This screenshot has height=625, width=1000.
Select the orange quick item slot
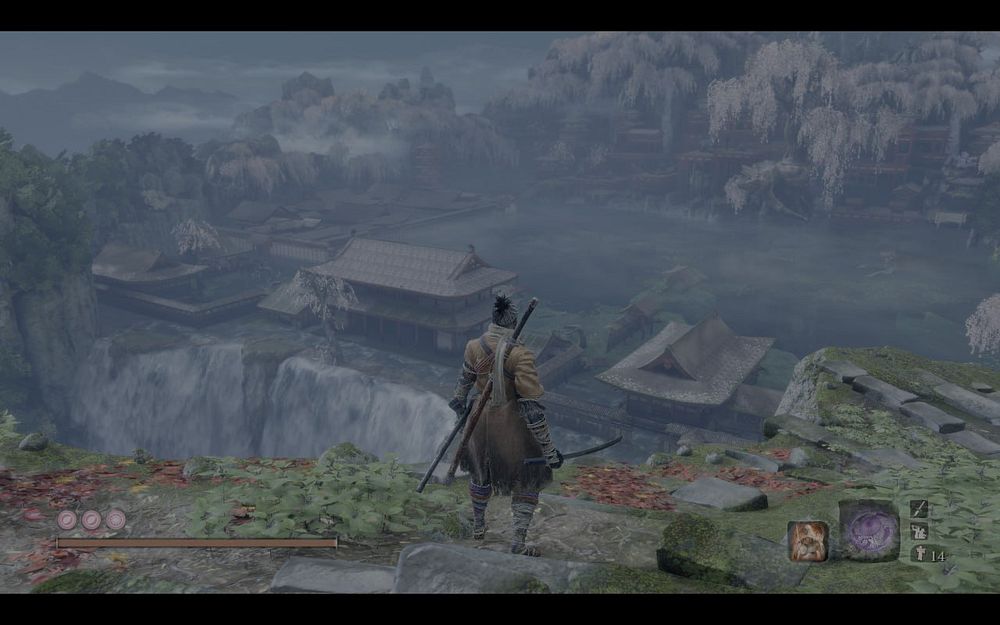pyautogui.click(x=807, y=540)
